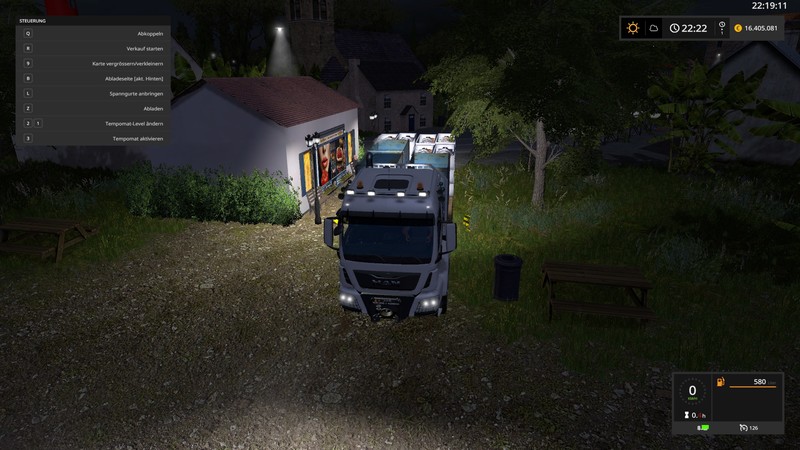Select the cloud forecast icon
Screen dimensions: 800x450
pyautogui.click(x=654, y=28)
